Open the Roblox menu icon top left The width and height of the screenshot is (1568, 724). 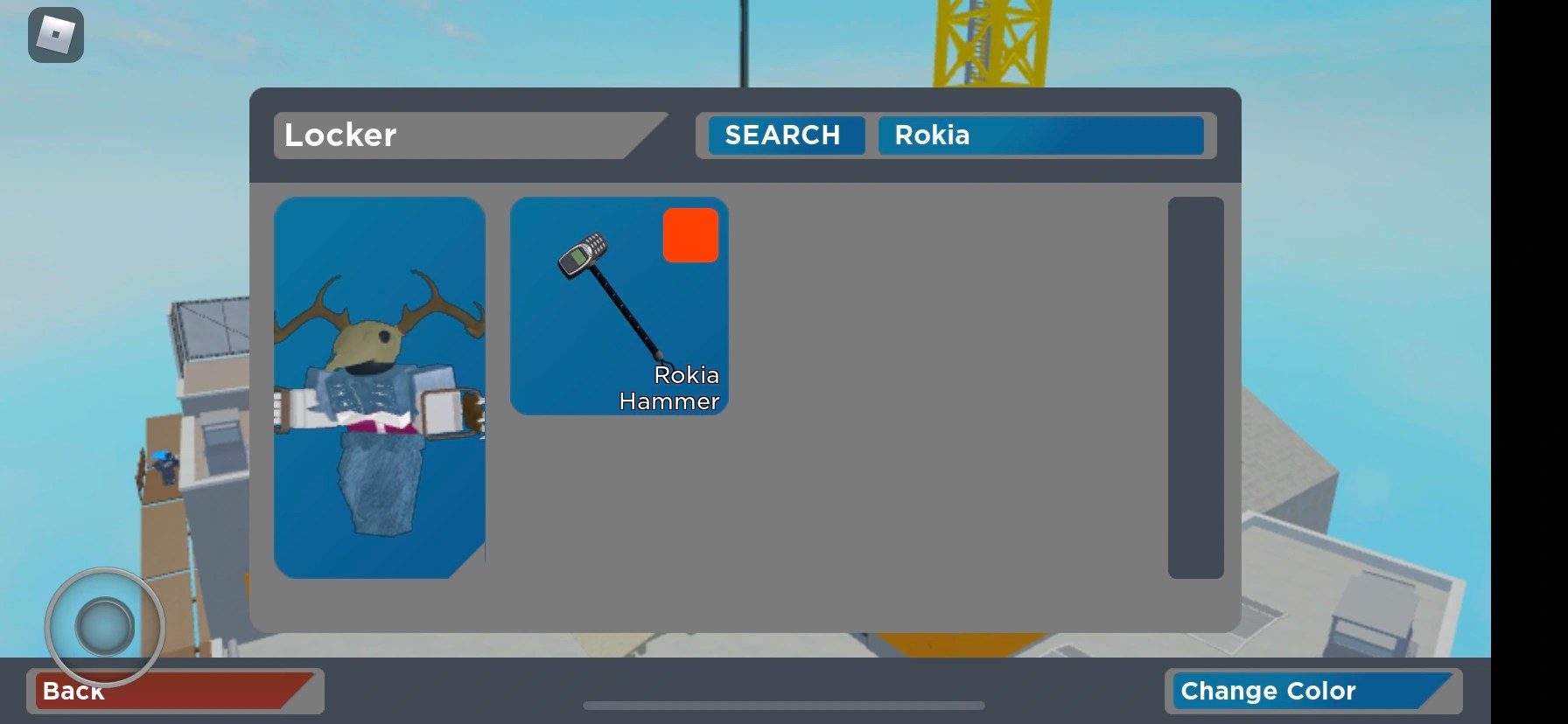tap(55, 35)
